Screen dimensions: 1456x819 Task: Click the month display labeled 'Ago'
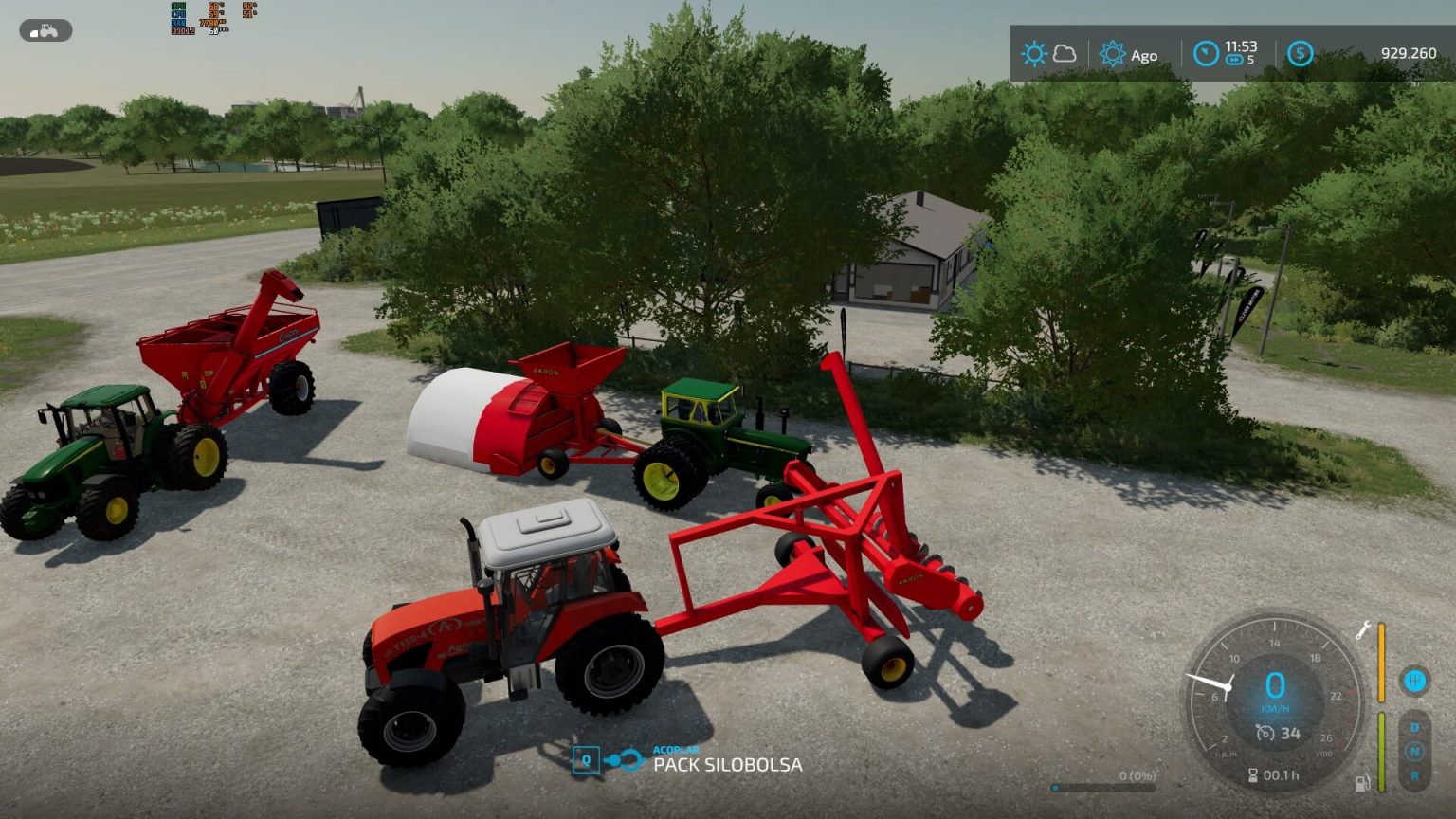tap(1144, 54)
